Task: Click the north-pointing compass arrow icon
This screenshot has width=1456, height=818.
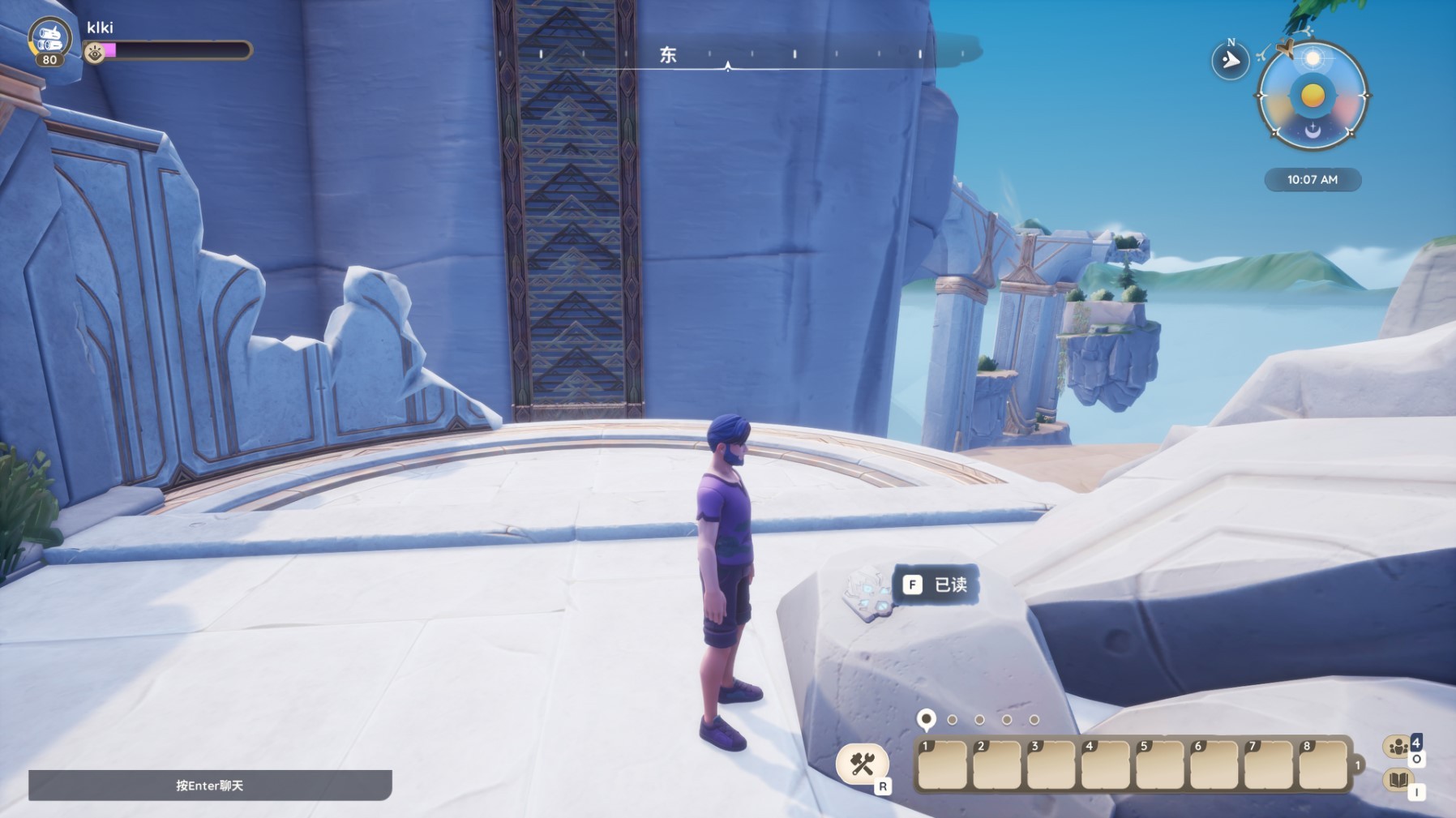Action: tap(1230, 61)
